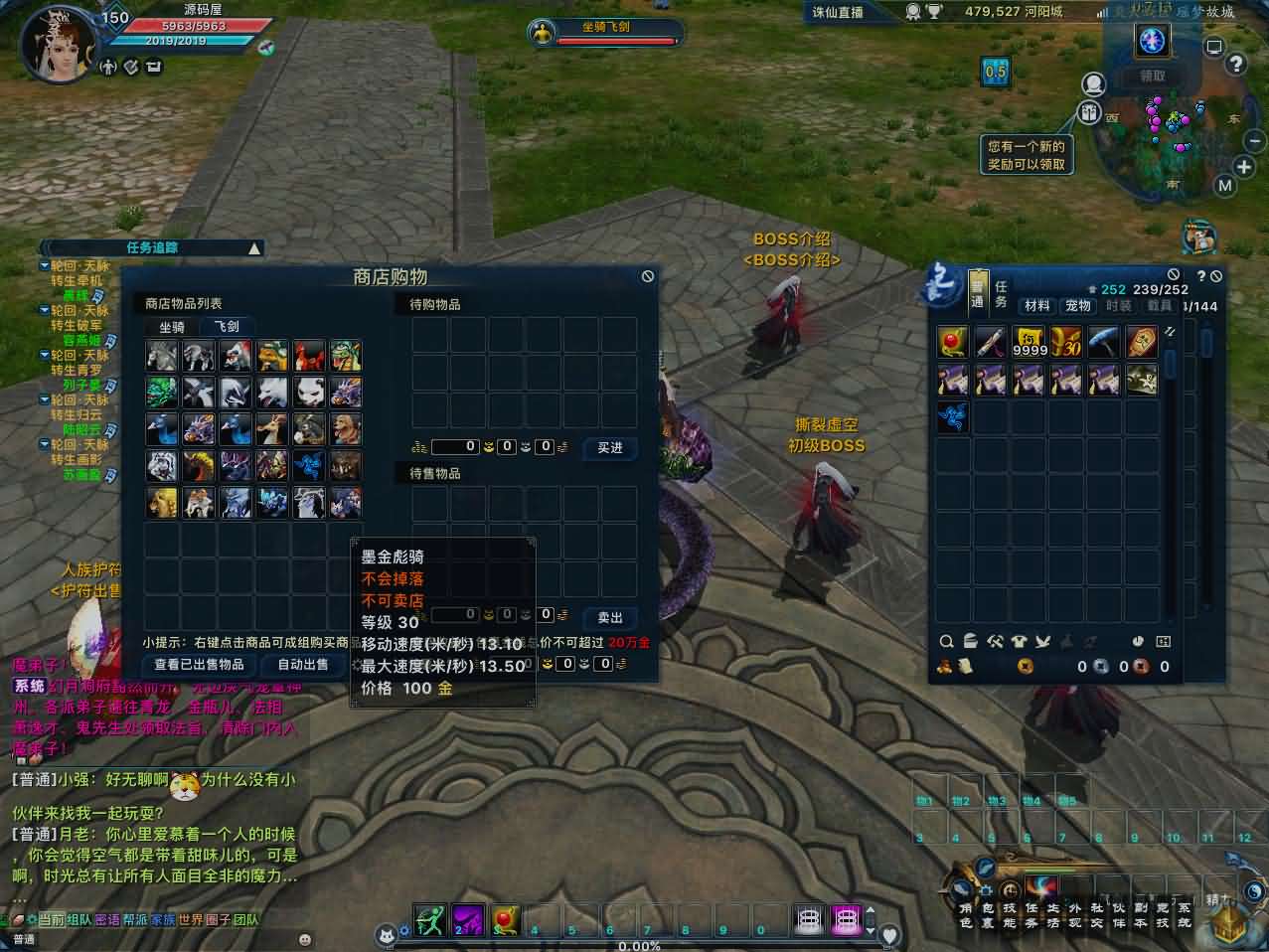Switch chat to the 世界 world channel
Image resolution: width=1269 pixels, height=952 pixels.
(190, 920)
